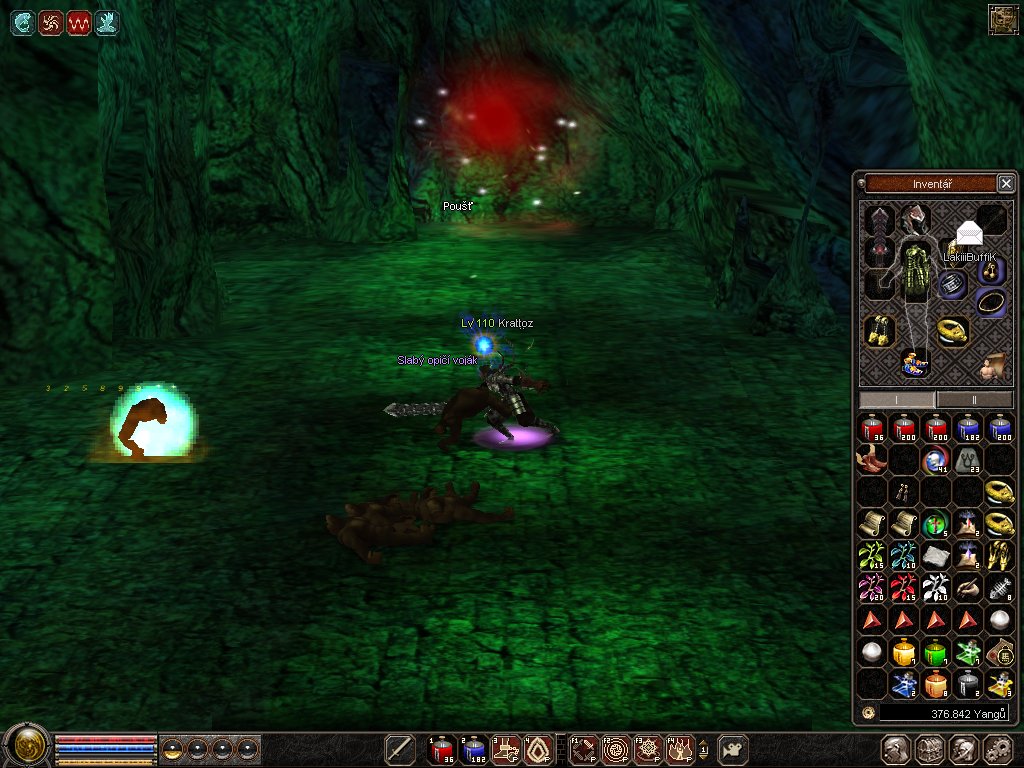Use the red potion in quickslot 1
Viewport: 1024px width, 768px height.
coord(442,749)
